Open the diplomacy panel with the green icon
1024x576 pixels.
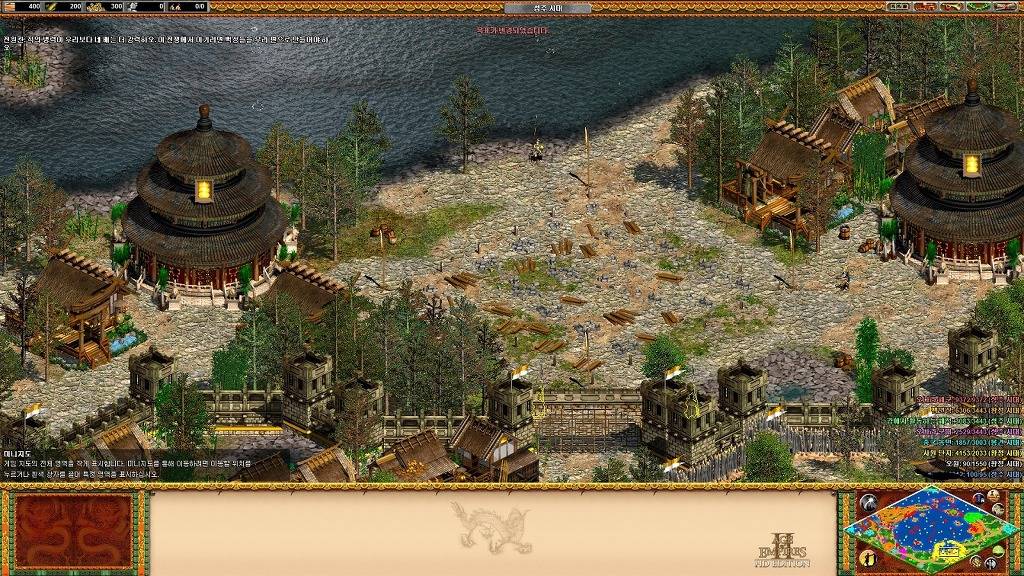click(979, 7)
